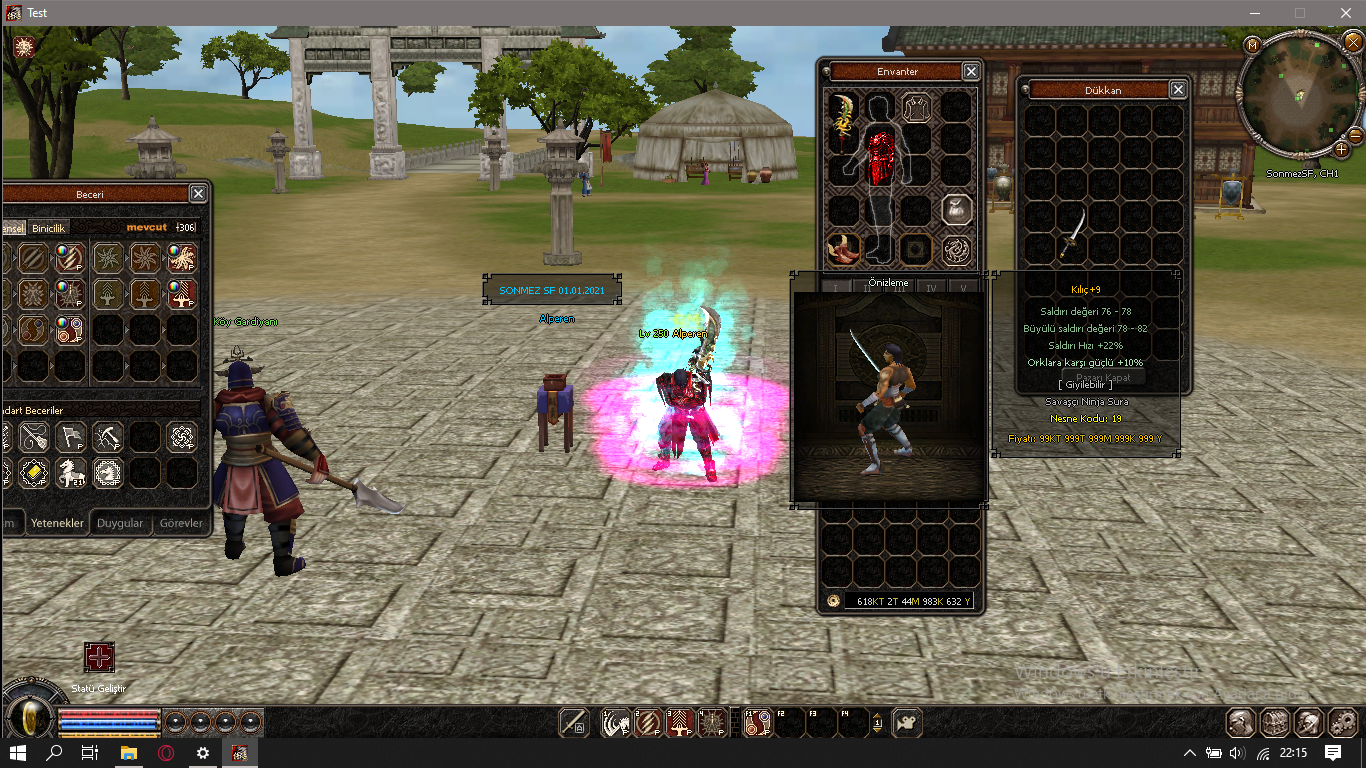This screenshot has width=1366, height=768.
Task: Click the horse riding skill icon
Action: click(71, 473)
